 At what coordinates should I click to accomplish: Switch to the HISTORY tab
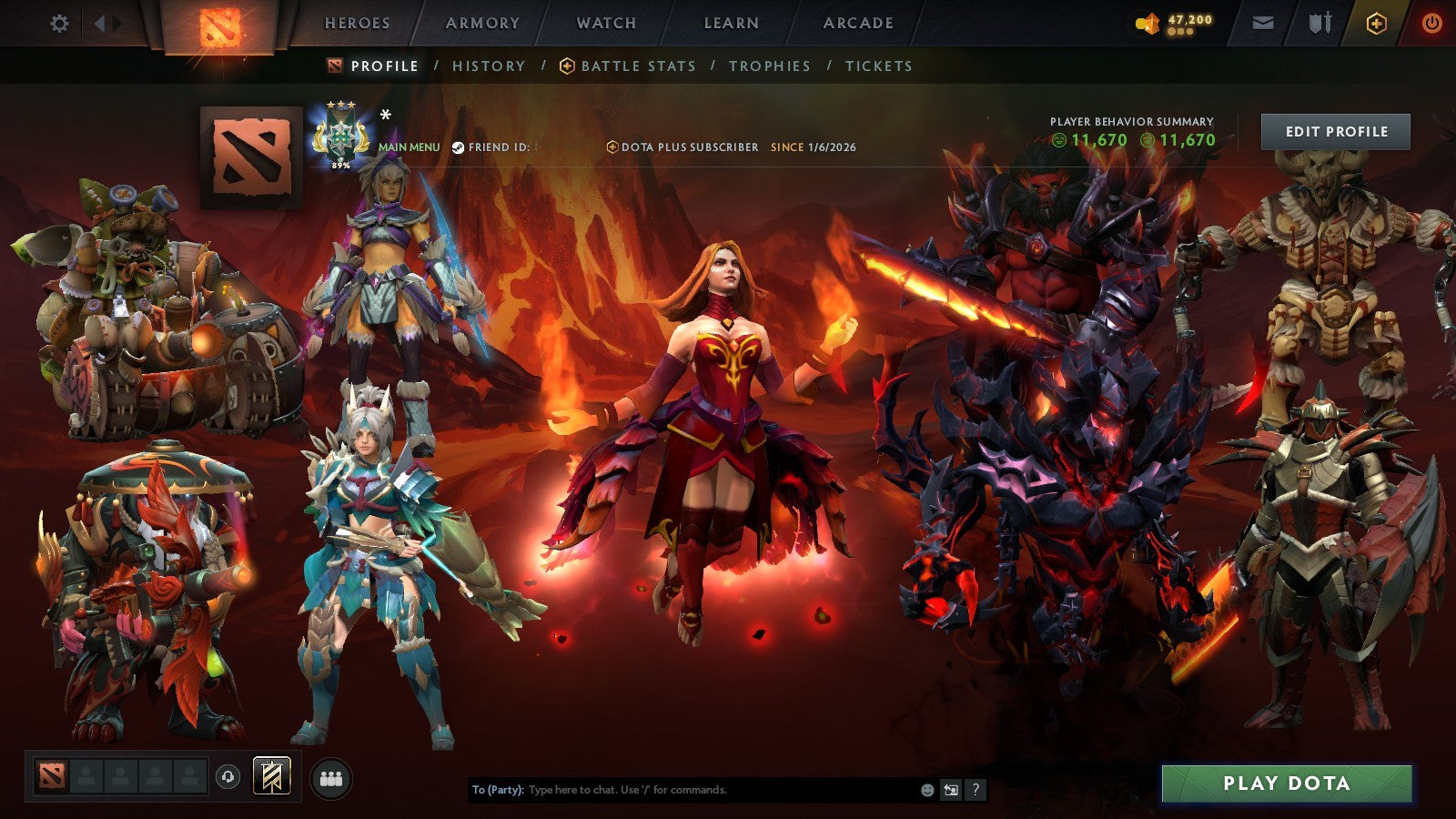[489, 66]
